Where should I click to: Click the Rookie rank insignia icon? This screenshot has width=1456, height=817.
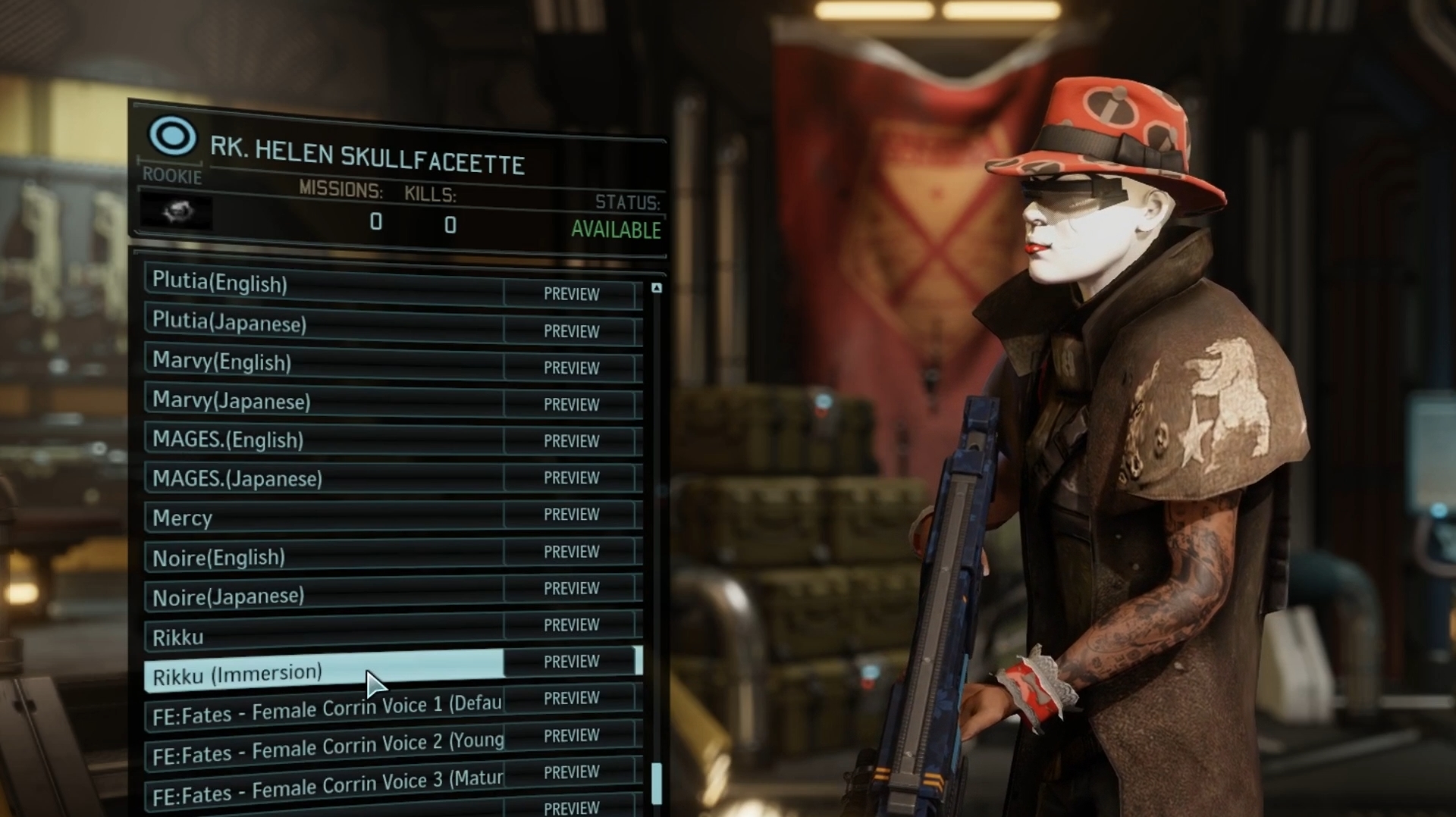tap(173, 136)
